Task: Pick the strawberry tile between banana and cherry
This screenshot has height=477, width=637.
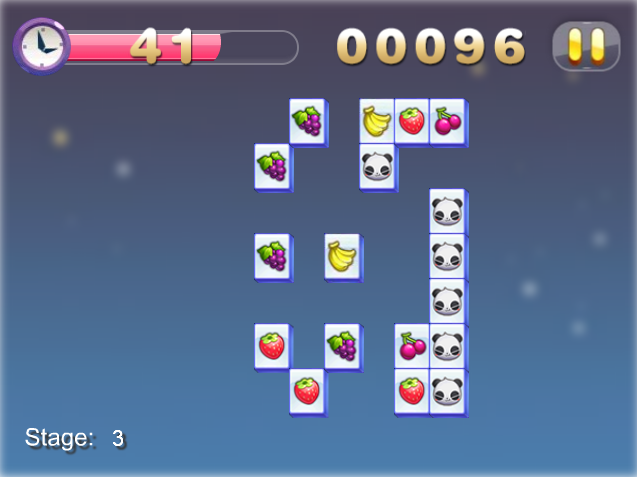Action: pyautogui.click(x=411, y=121)
